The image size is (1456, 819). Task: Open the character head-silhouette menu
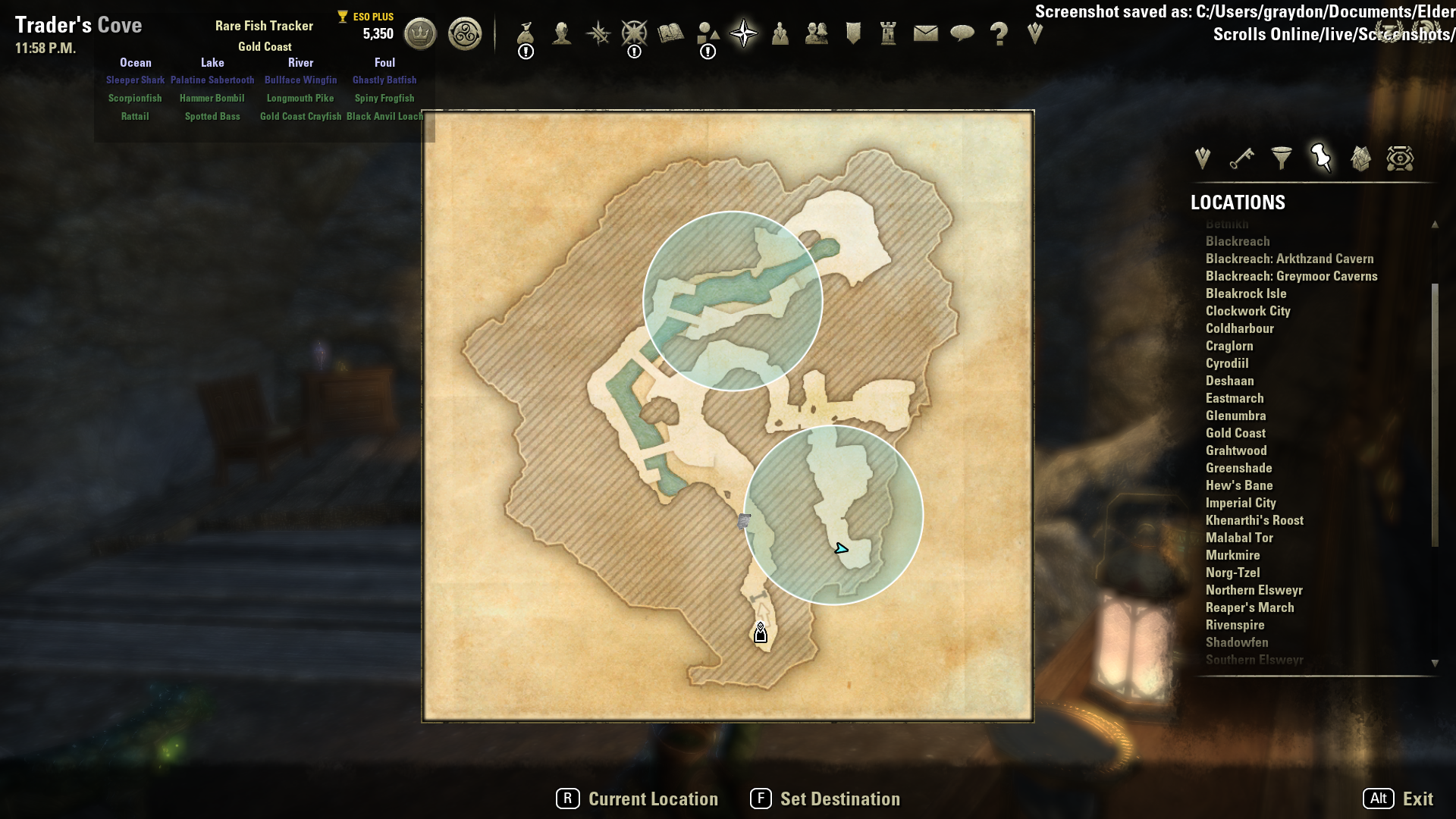point(562,33)
